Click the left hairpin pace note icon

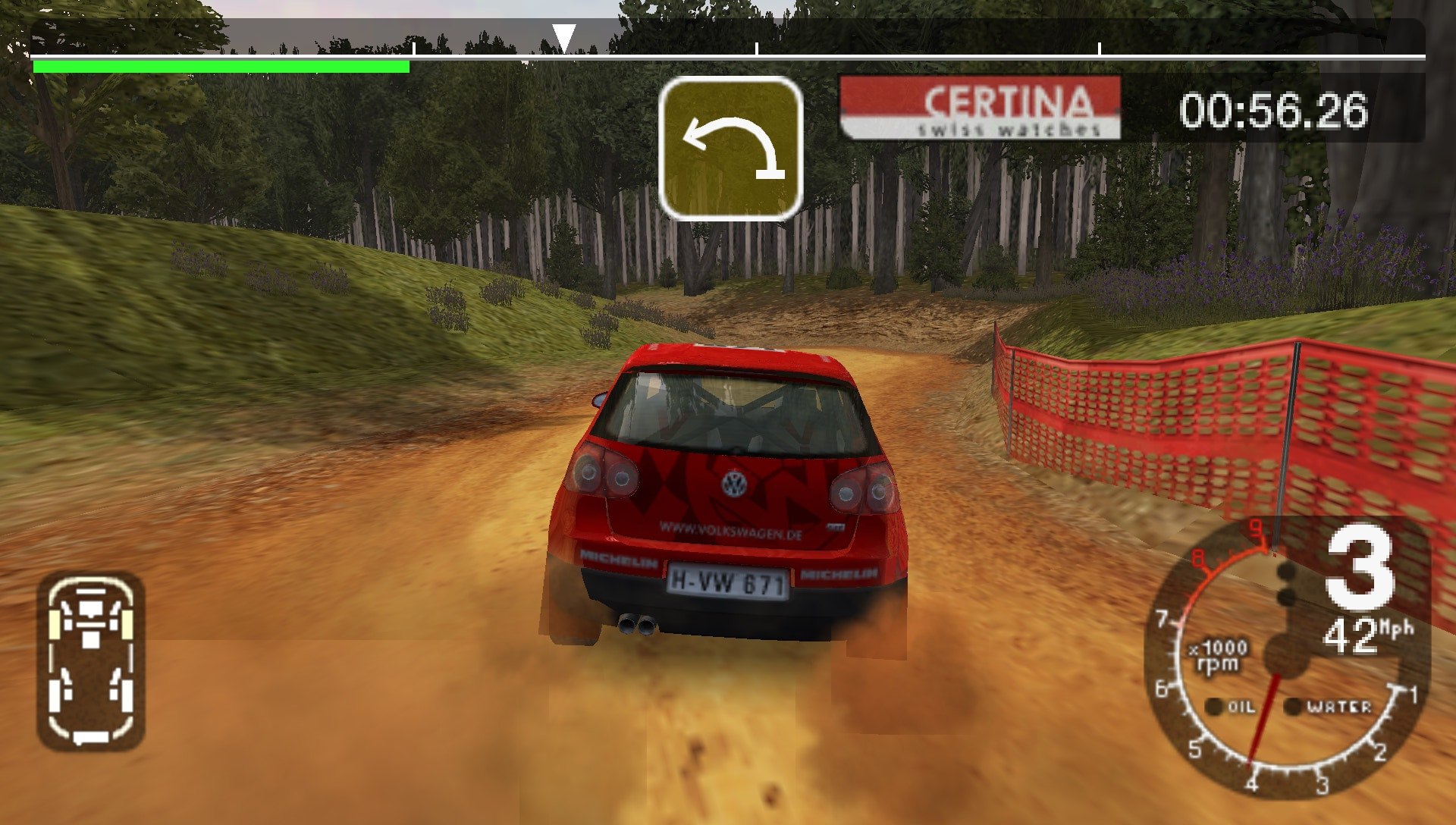pos(730,149)
